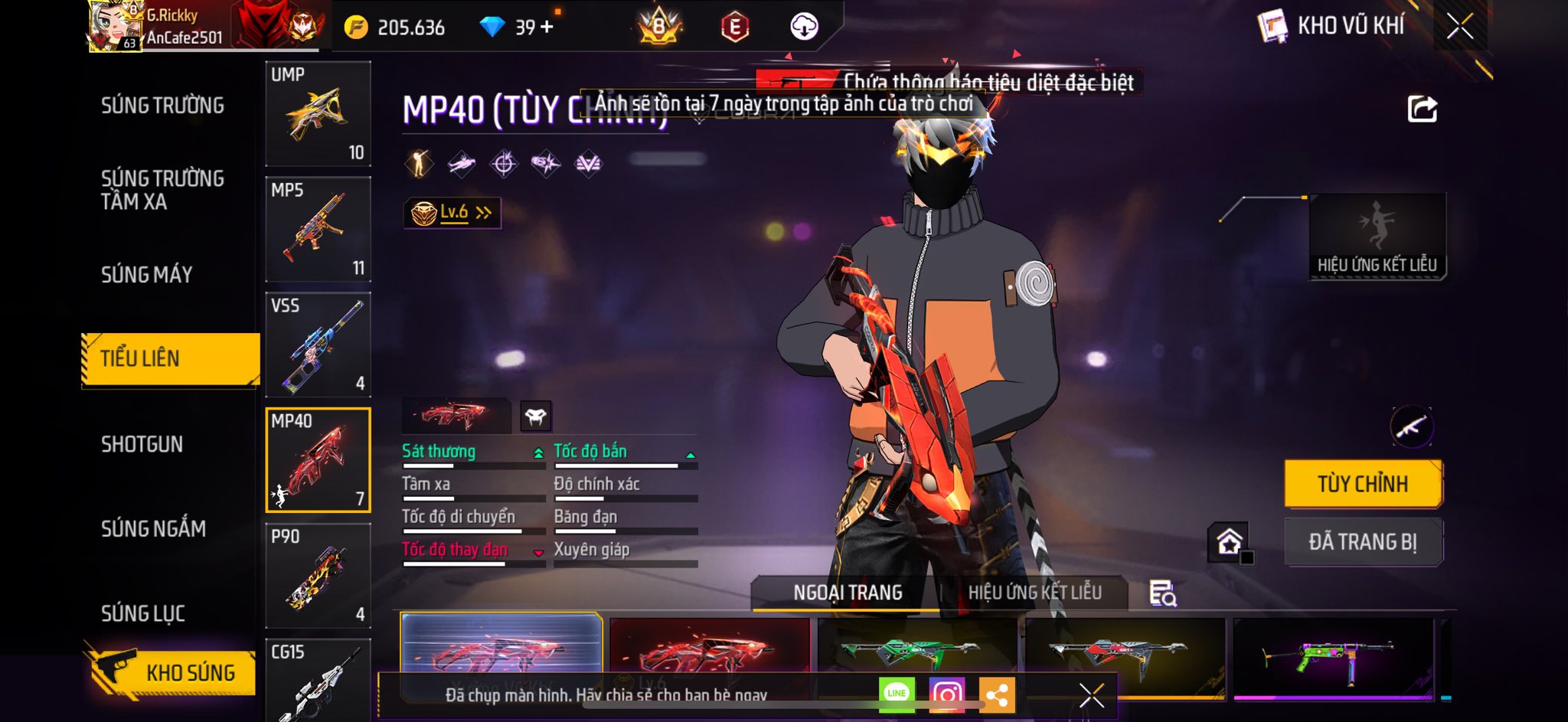The image size is (1568, 722).
Task: Share screenshot through LINE app
Action: (897, 694)
